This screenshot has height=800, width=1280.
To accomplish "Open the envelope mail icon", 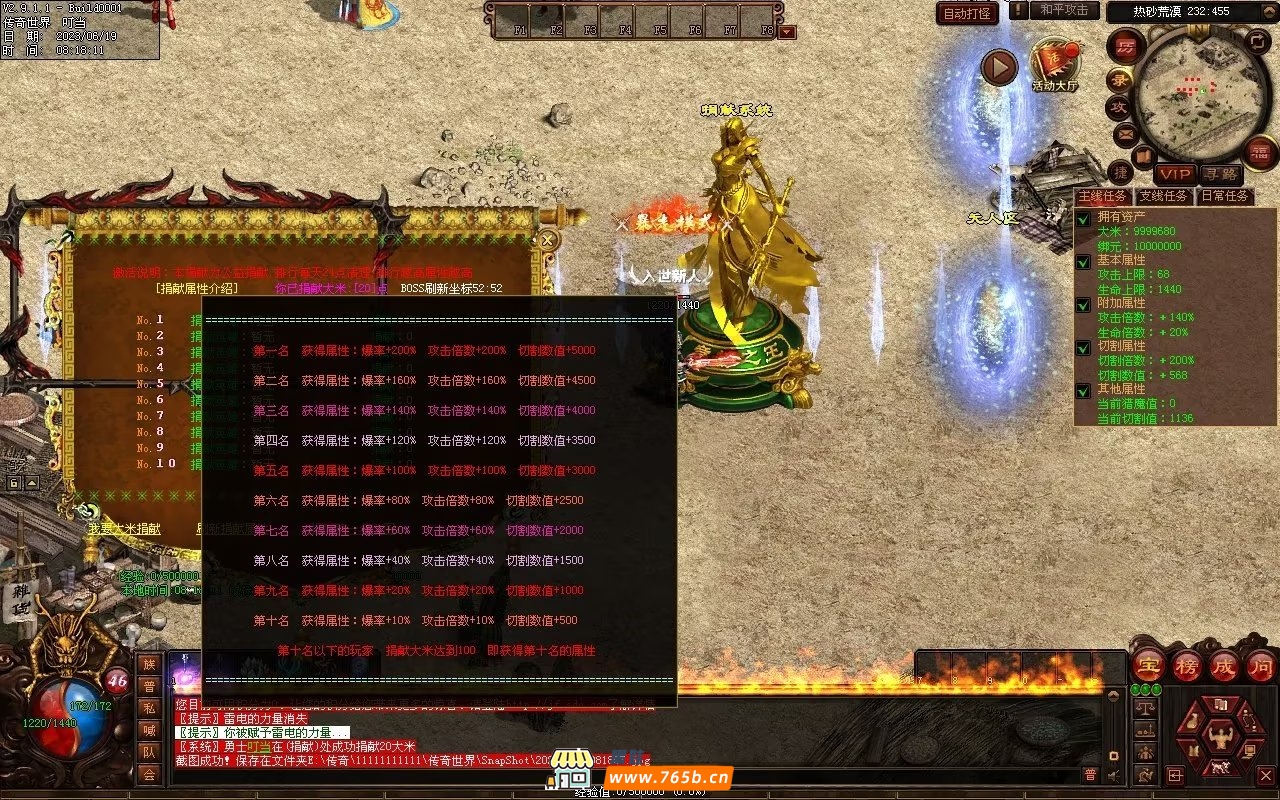I will 1125,133.
